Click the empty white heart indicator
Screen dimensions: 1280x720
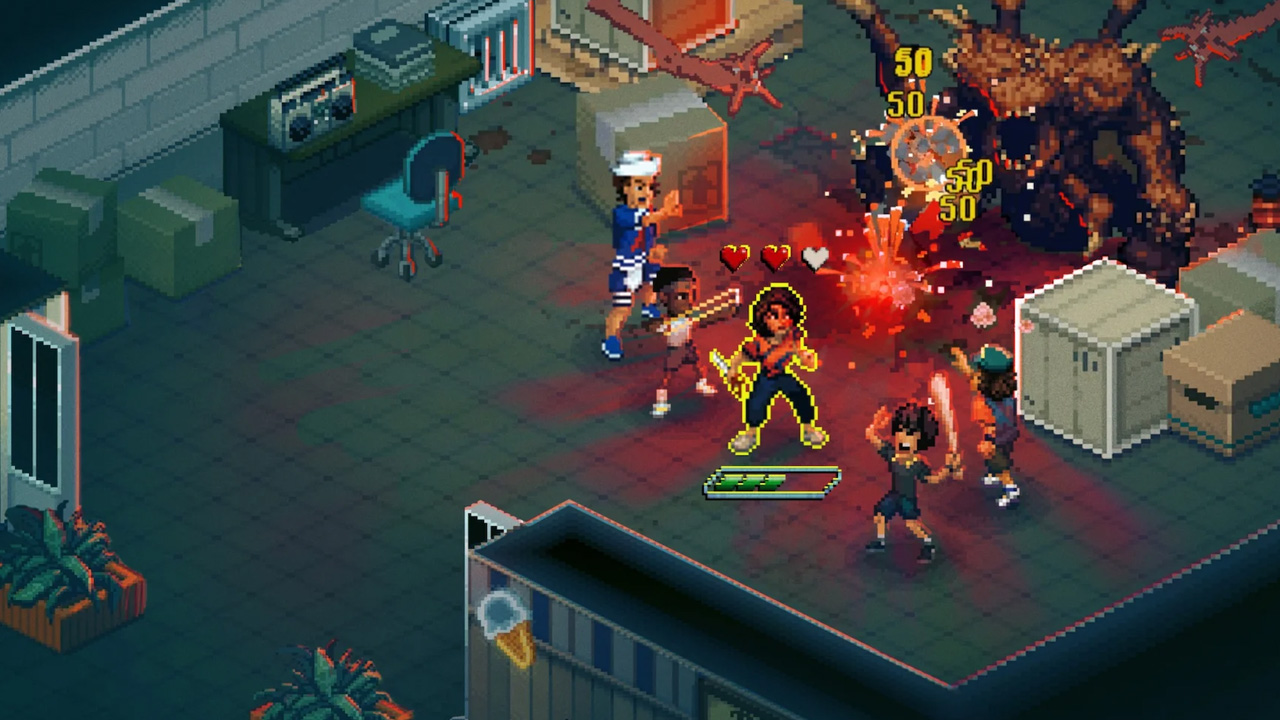[815, 258]
